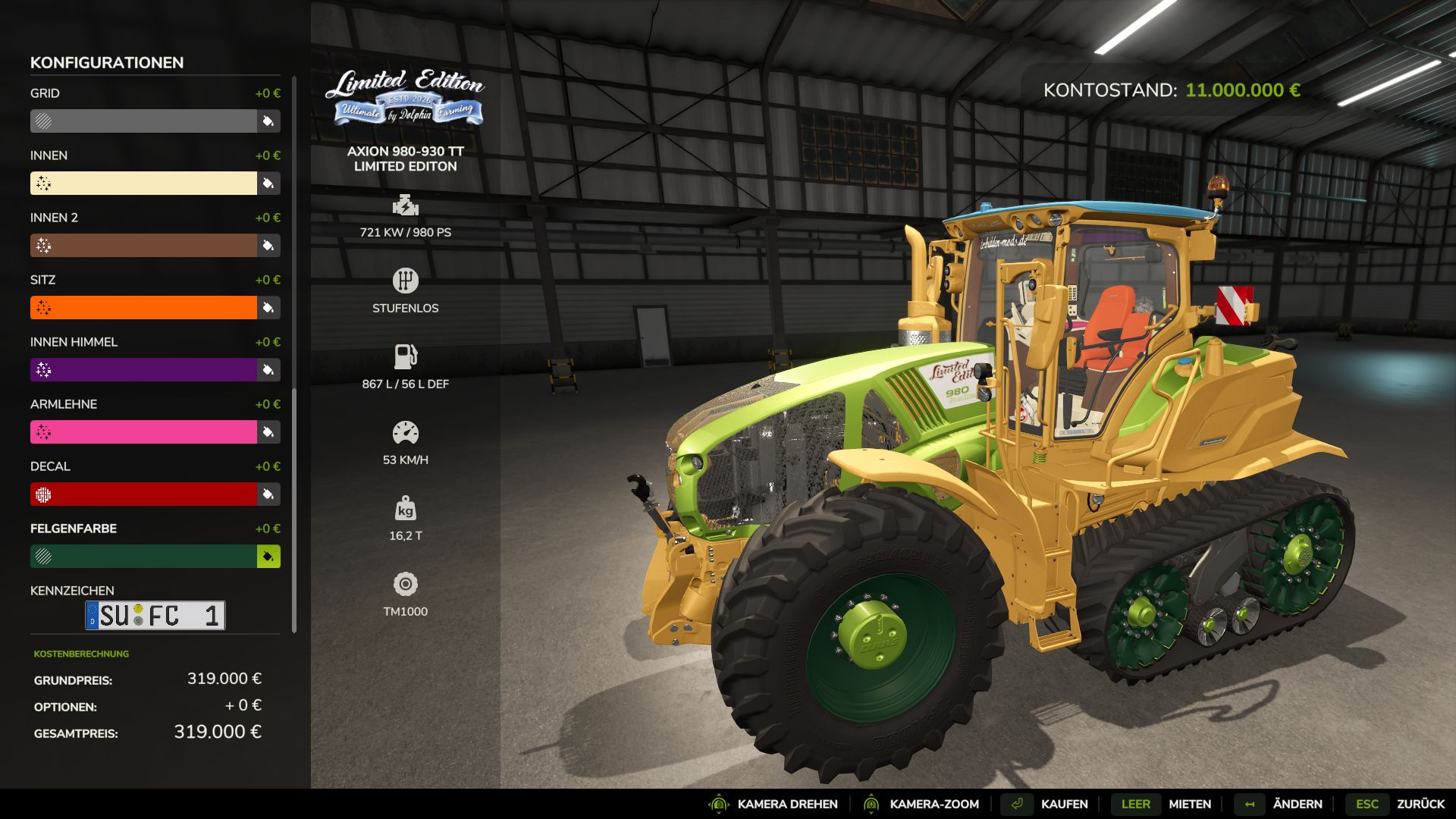
Task: Open the DECAL paint bucket color editor
Action: (x=267, y=494)
